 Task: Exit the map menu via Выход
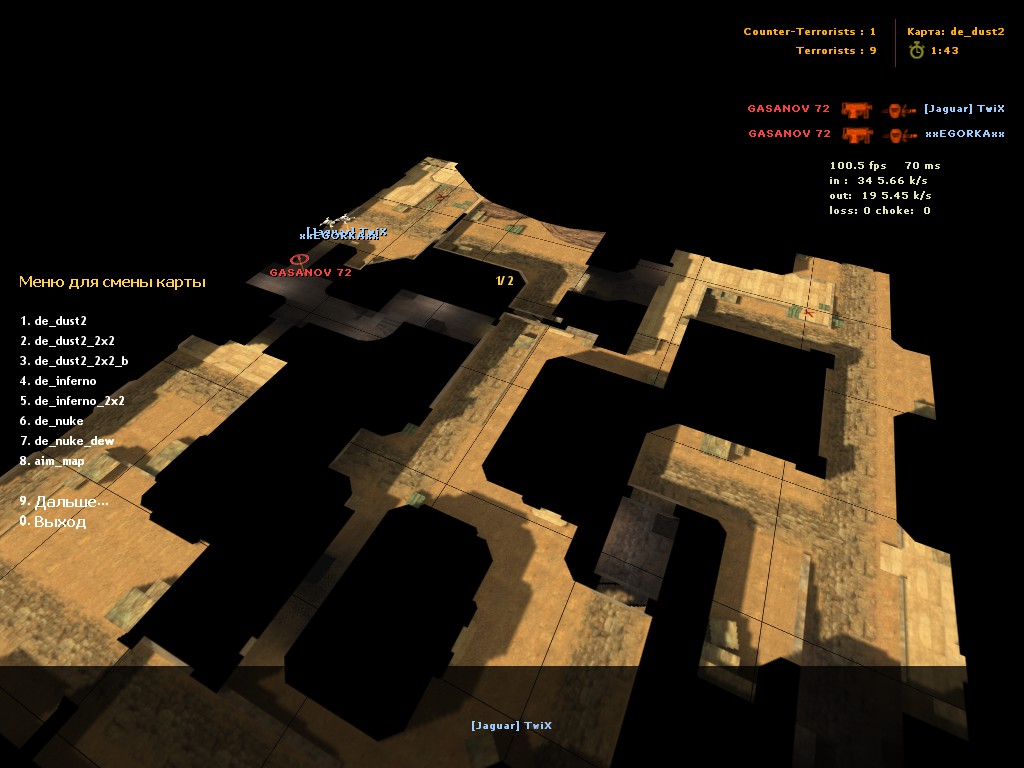[60, 522]
